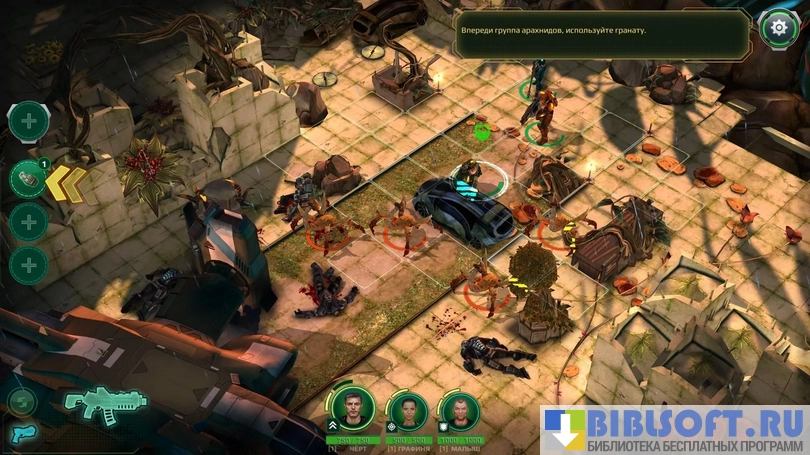810x455 pixels.
Task: Click the round button above the pistol icon
Action: [x=20, y=401]
